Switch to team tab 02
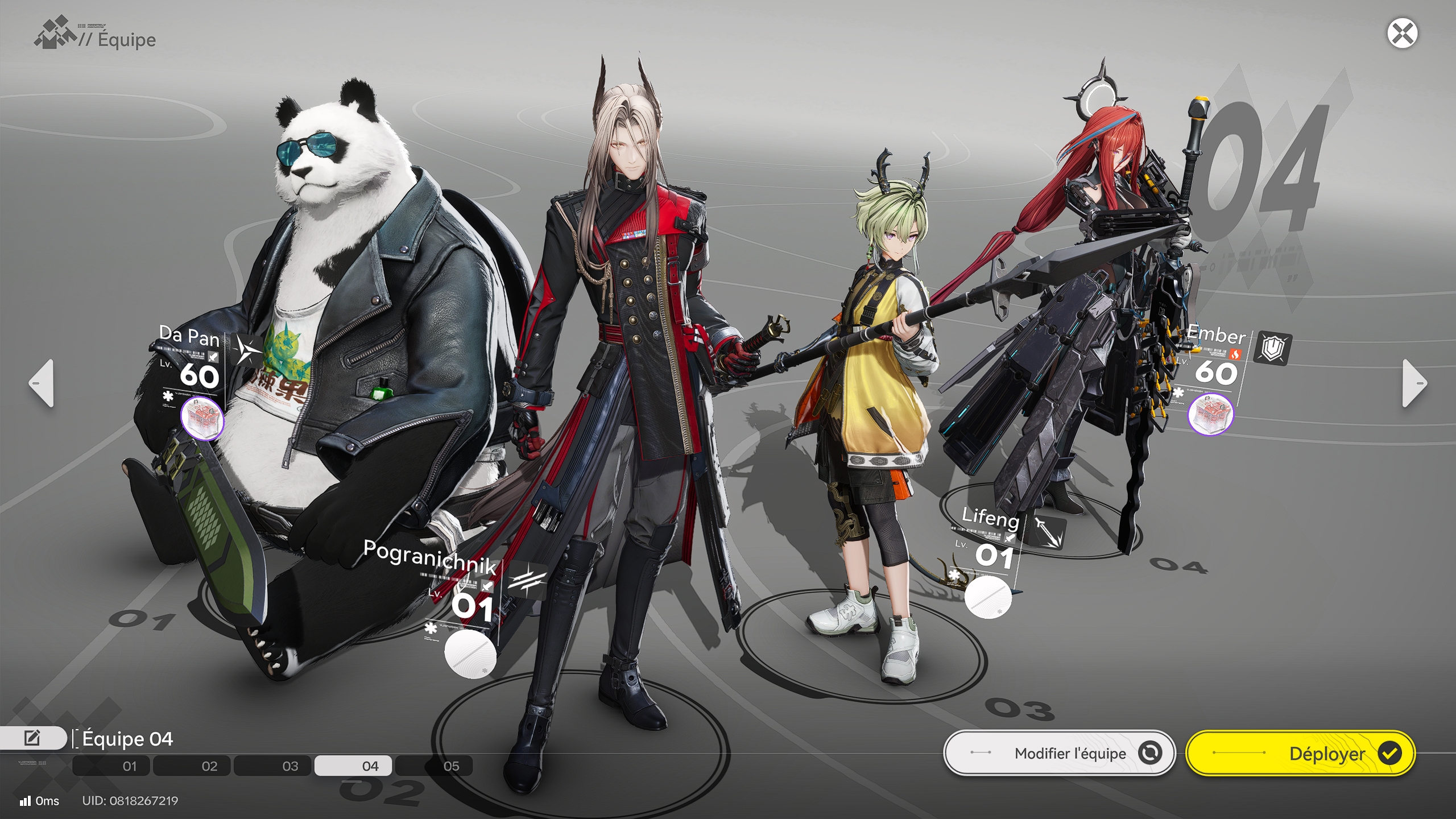Screen dimensions: 1456x819 point(209,766)
